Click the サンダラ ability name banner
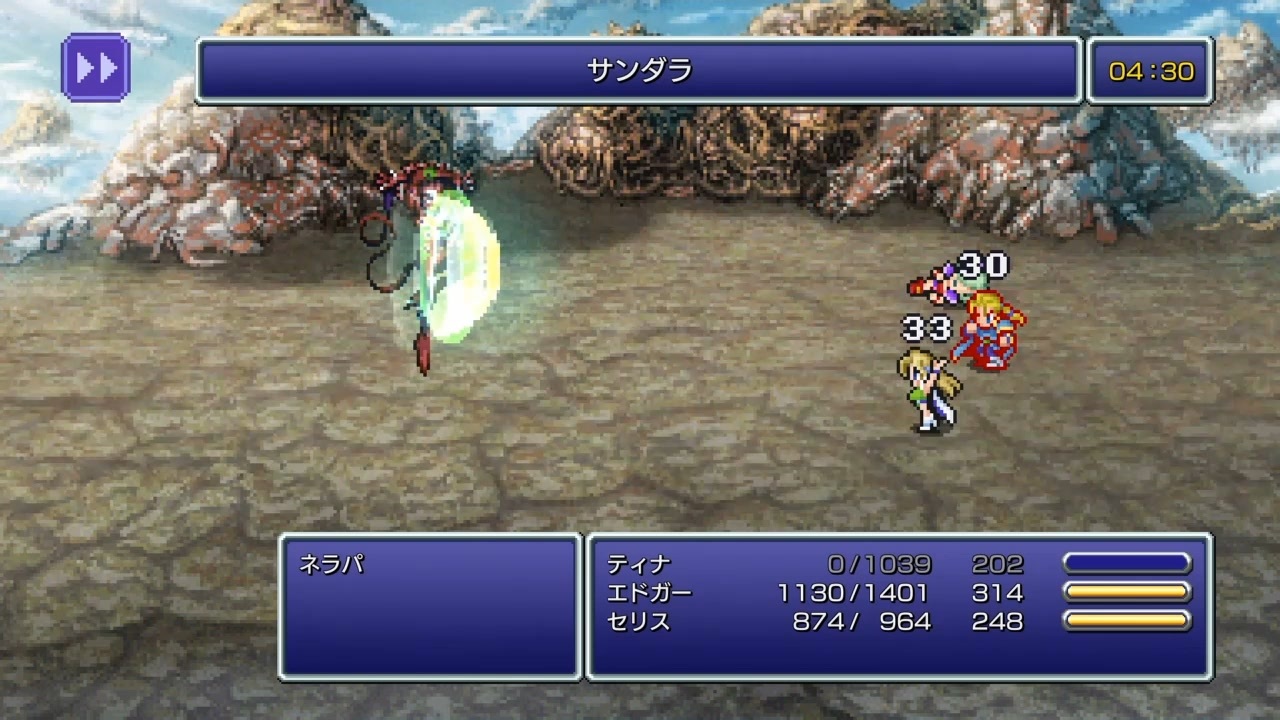The width and height of the screenshot is (1280, 720). pyautogui.click(x=637, y=70)
